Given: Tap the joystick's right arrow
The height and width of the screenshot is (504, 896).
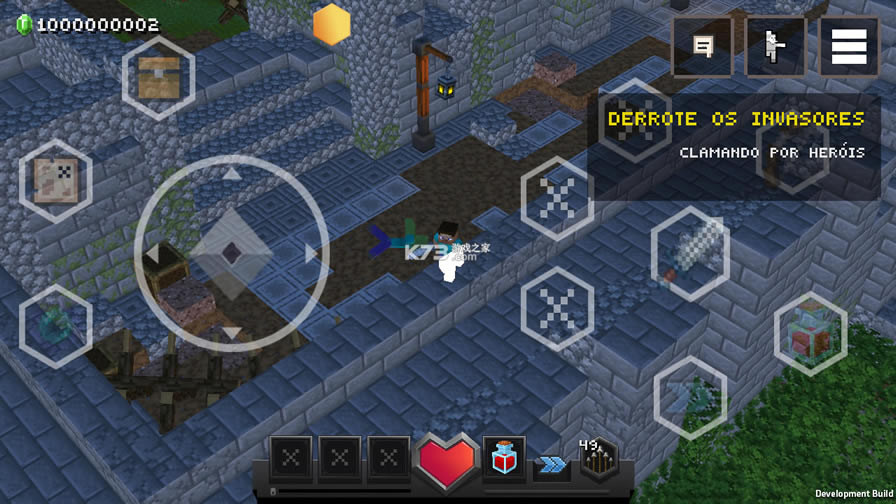Looking at the screenshot, I should [311, 253].
